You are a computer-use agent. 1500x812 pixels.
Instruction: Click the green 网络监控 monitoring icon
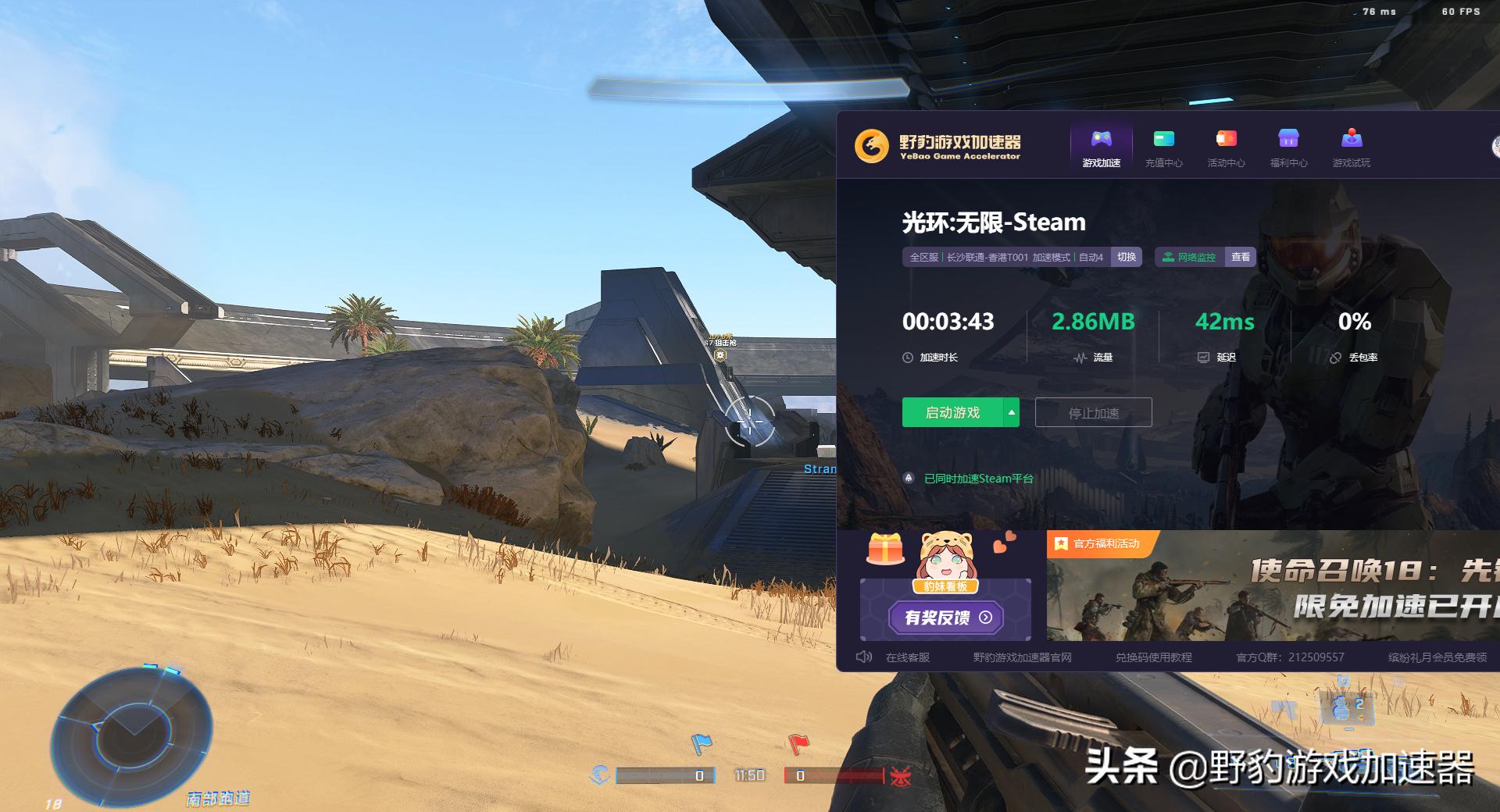pos(1169,256)
